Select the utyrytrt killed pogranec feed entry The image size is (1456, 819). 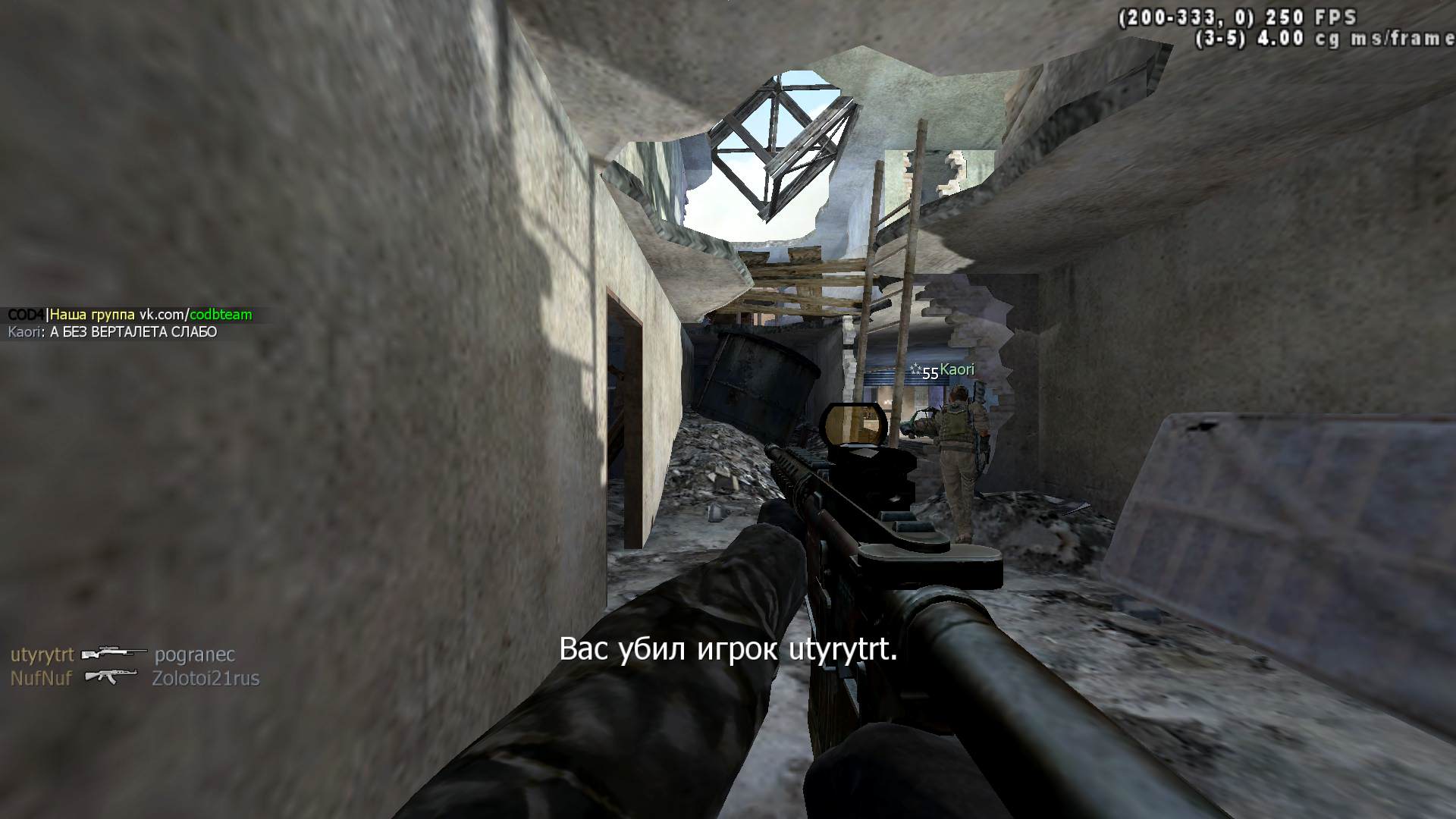(123, 655)
